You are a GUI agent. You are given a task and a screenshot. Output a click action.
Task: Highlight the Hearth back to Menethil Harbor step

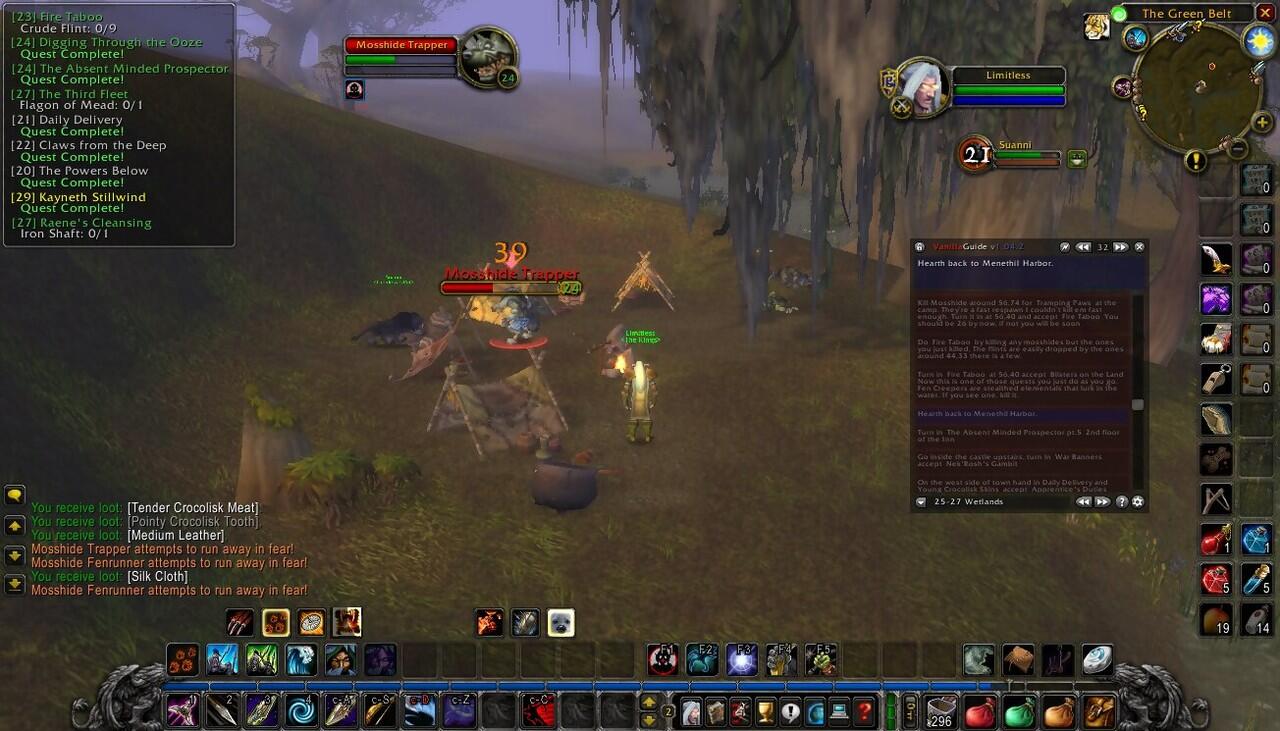(1022, 413)
